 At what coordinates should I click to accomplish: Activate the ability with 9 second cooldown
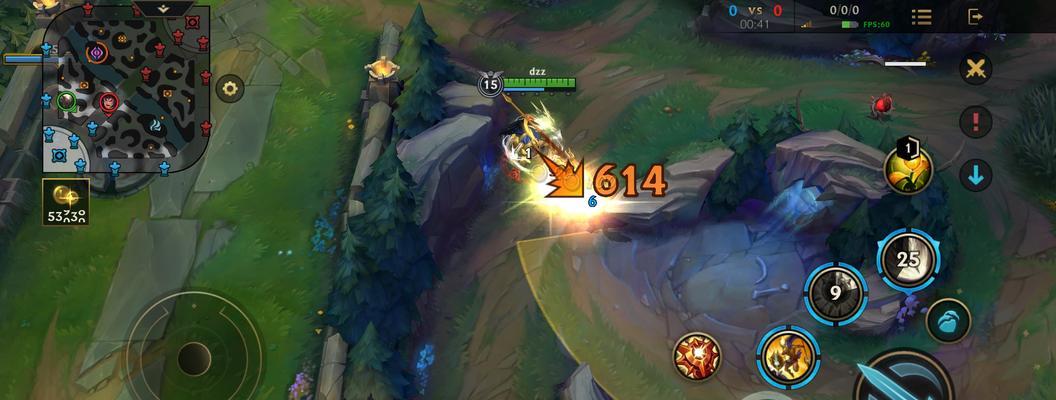(835, 294)
